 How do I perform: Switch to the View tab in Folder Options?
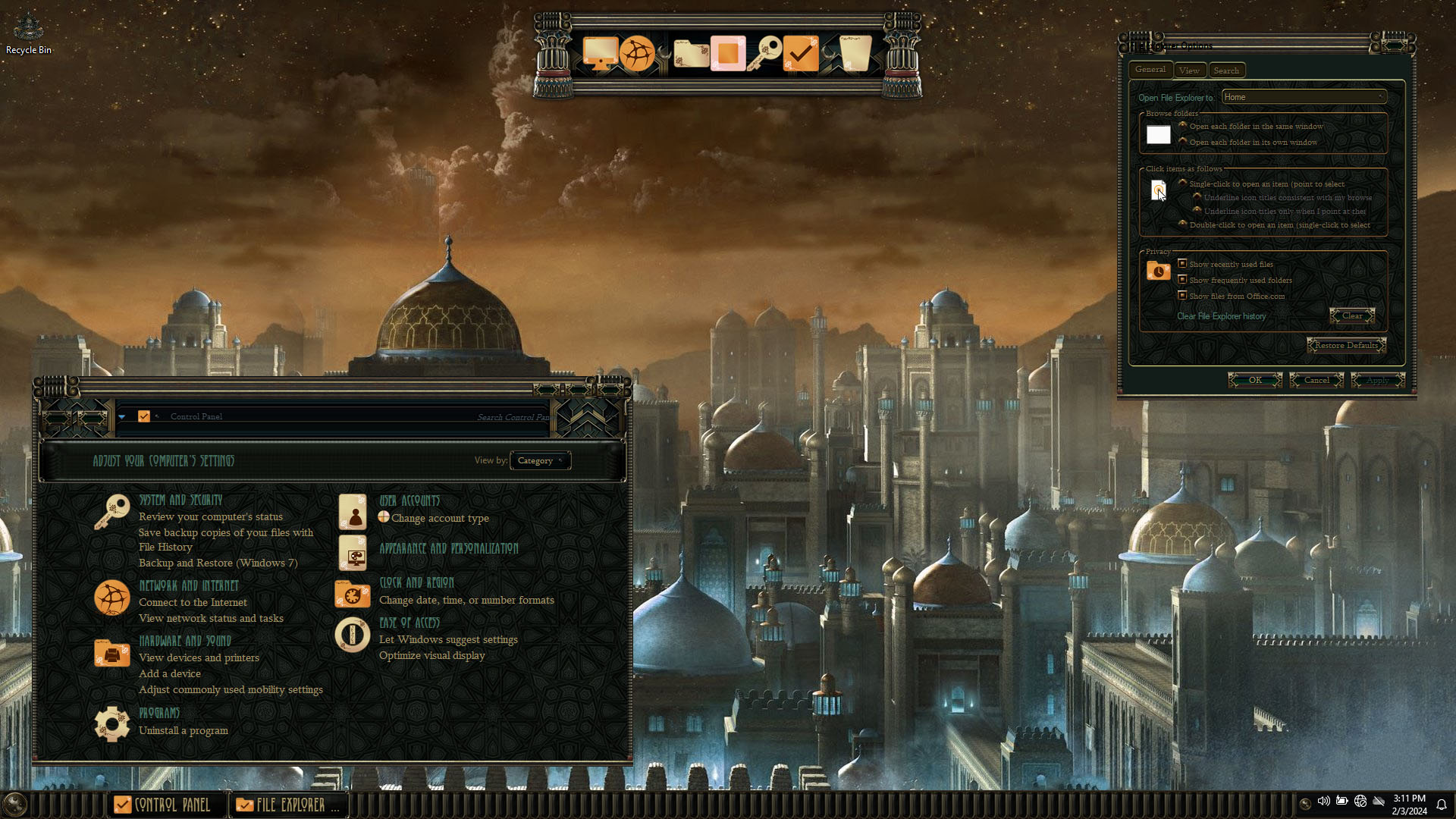point(1189,71)
